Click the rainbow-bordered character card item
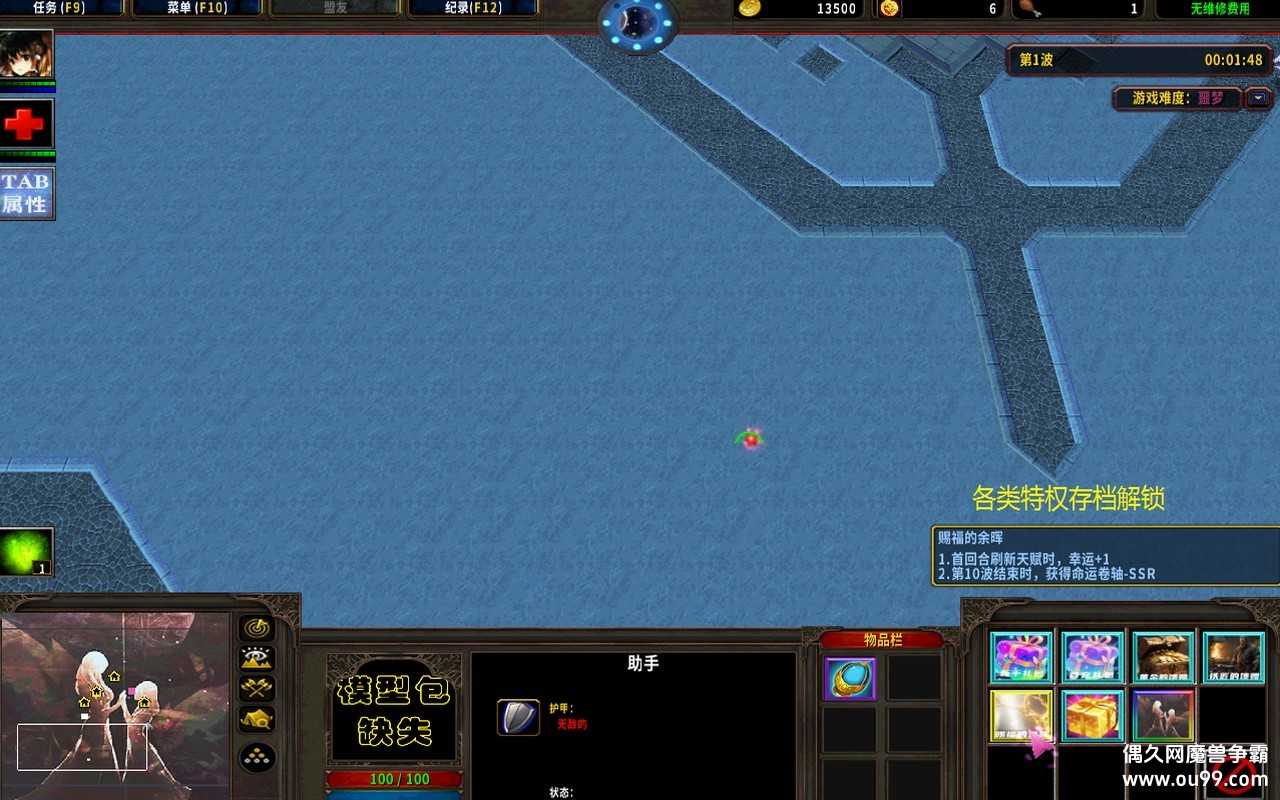Screen dimensions: 1280x800 click(x=1163, y=715)
